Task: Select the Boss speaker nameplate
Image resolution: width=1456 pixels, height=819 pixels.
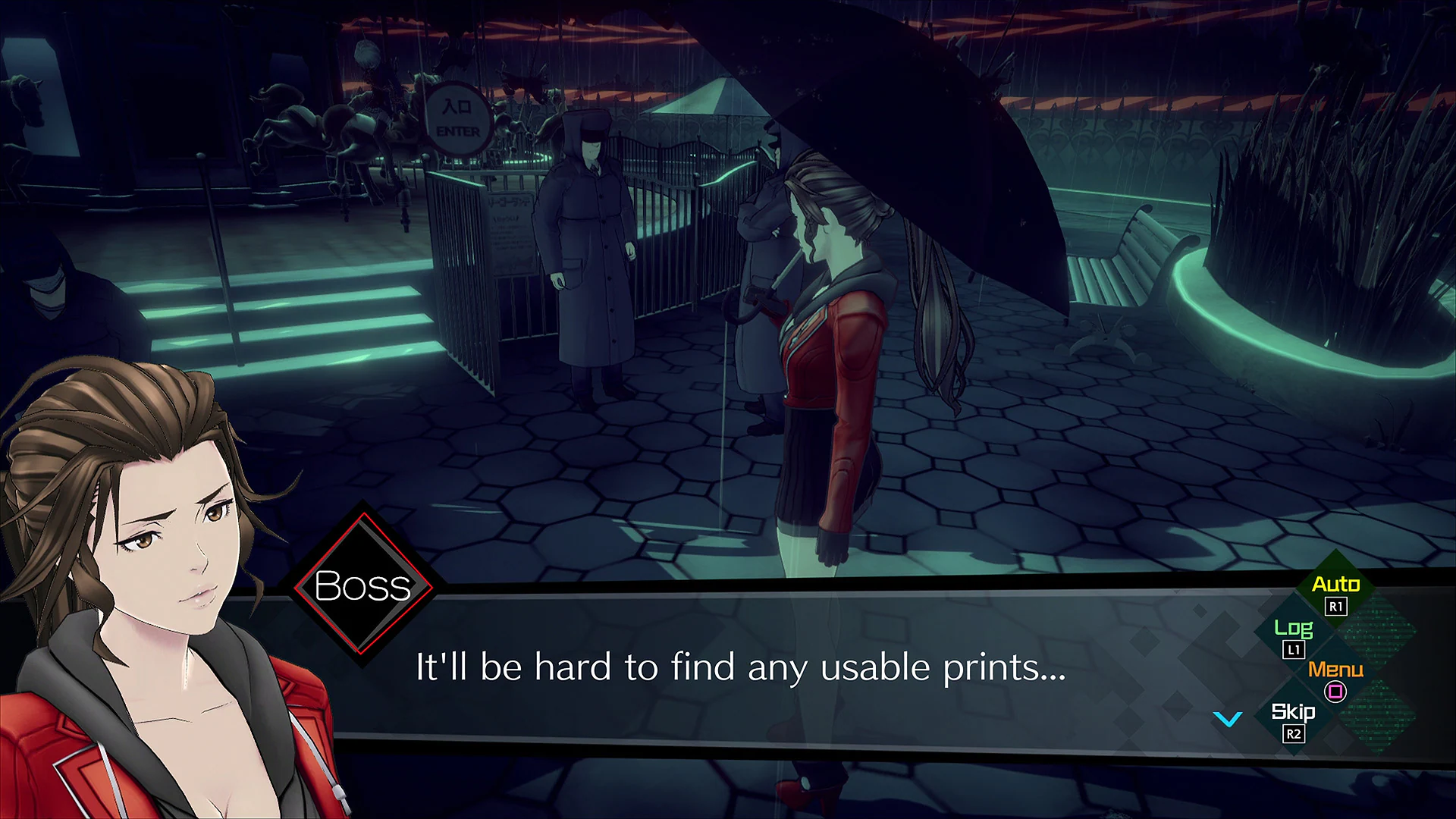Action: 364,585
